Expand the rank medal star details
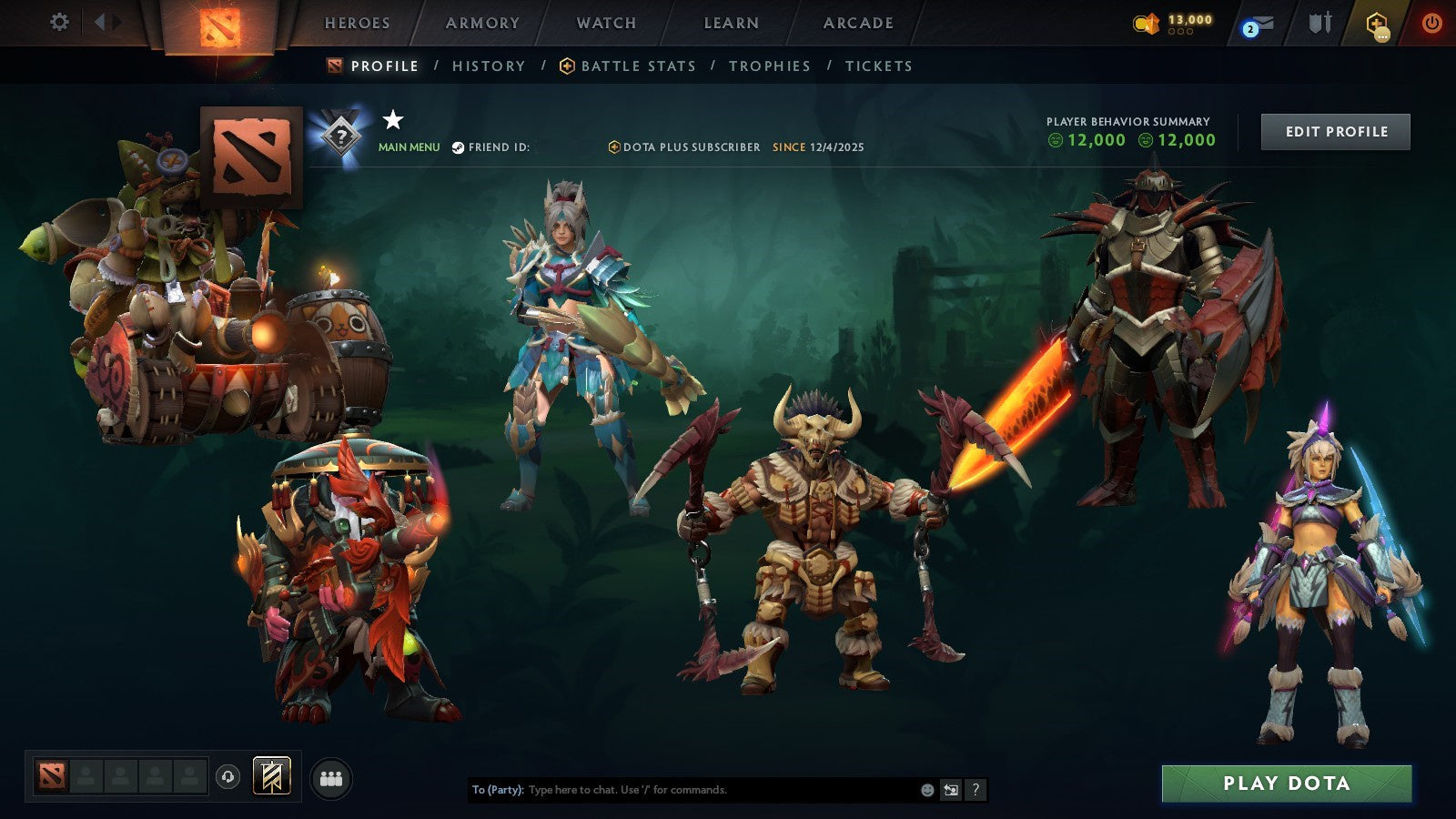The image size is (1456, 819). (x=393, y=118)
